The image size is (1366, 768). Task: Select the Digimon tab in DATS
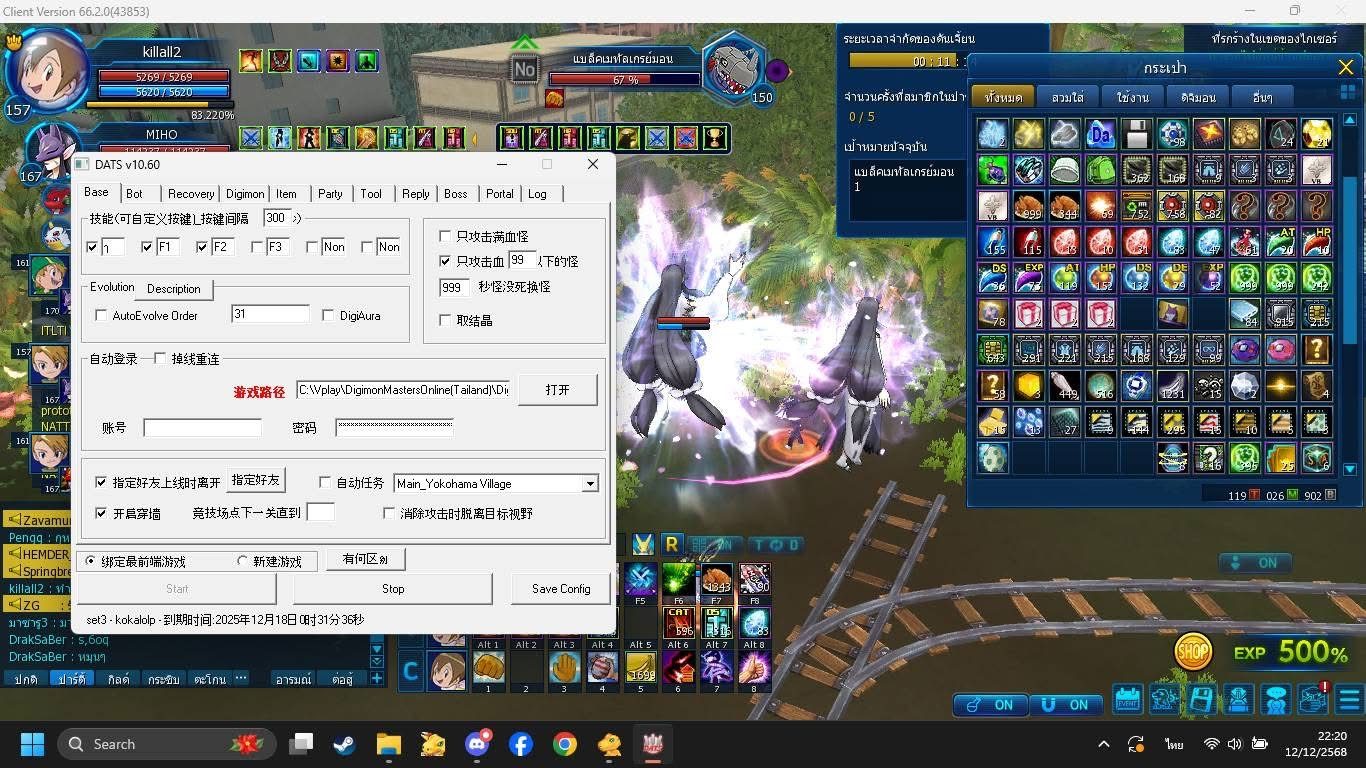tap(245, 194)
